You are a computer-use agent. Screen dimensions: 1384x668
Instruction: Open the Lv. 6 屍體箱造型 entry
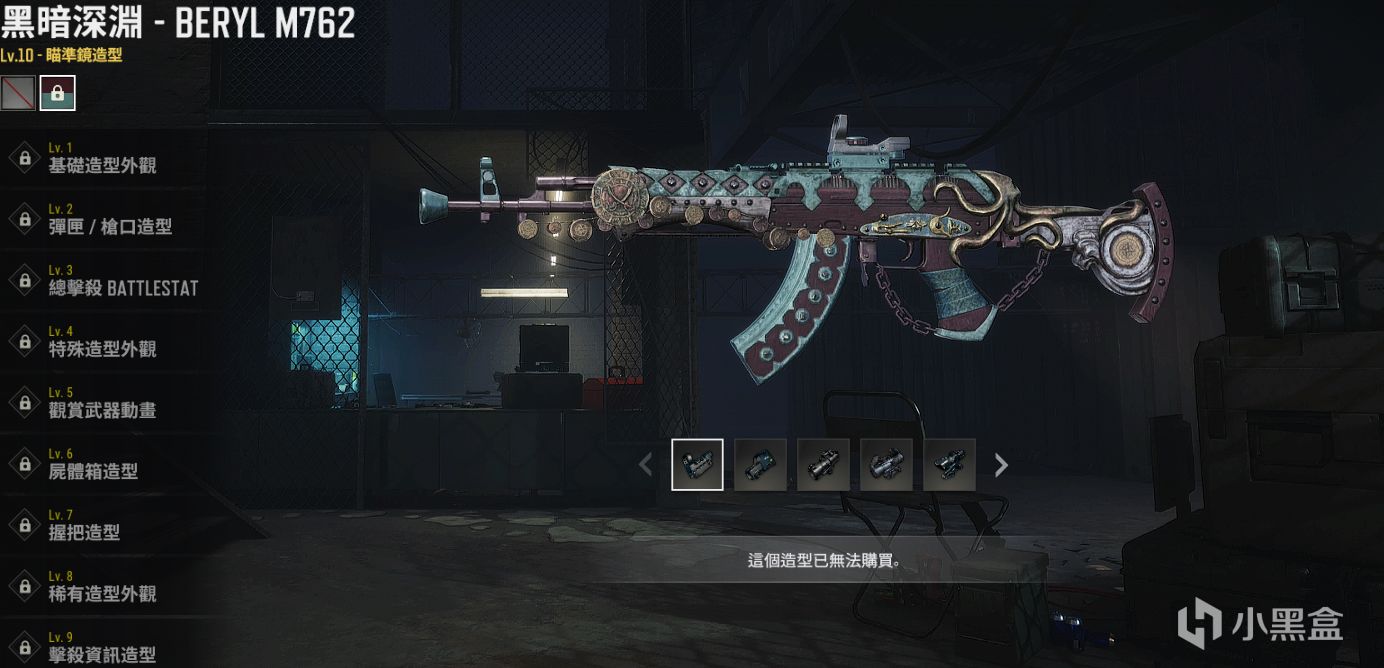pyautogui.click(x=93, y=465)
